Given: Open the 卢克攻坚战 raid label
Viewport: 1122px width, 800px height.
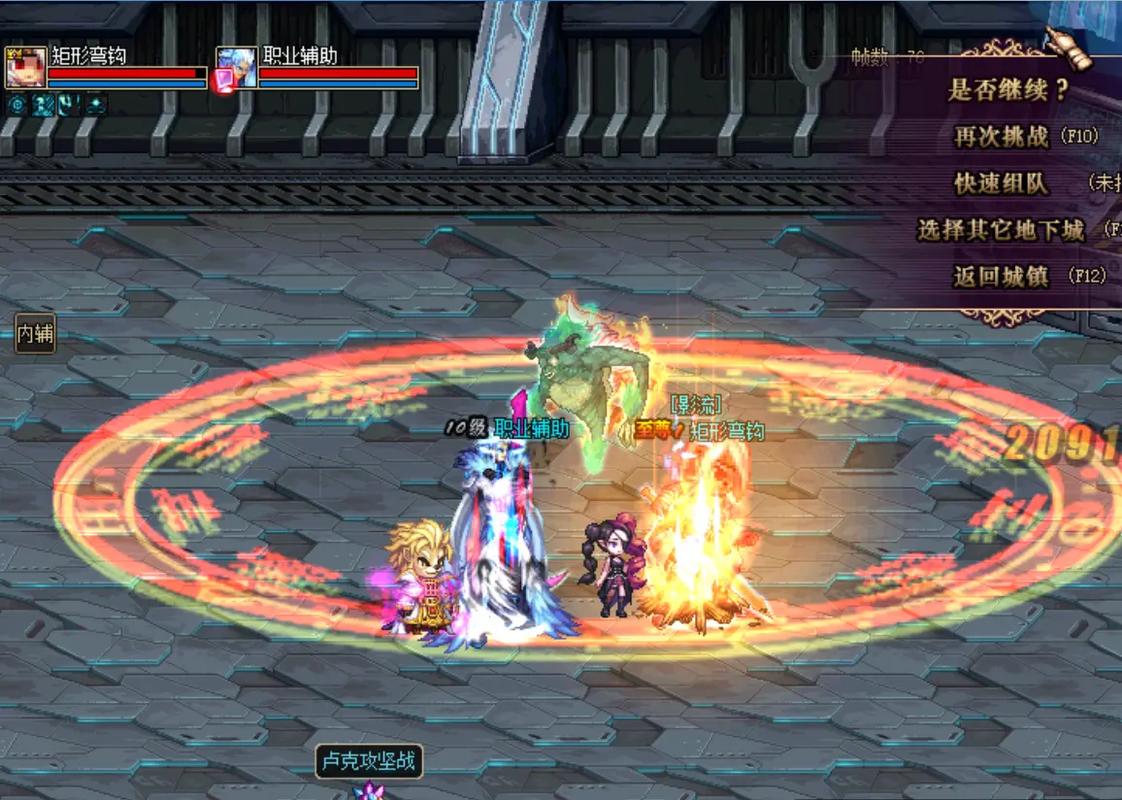Looking at the screenshot, I should (x=368, y=762).
